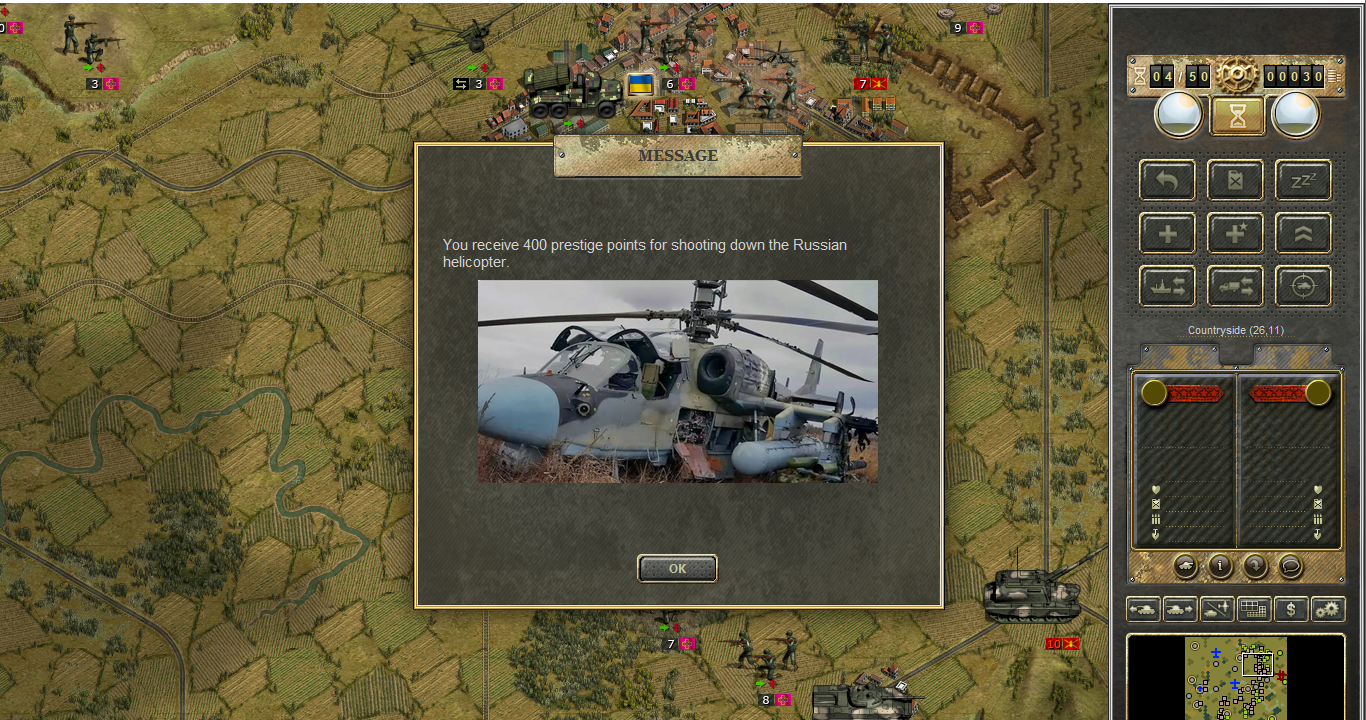Click on the minimap
The image size is (1366, 720).
1236,677
